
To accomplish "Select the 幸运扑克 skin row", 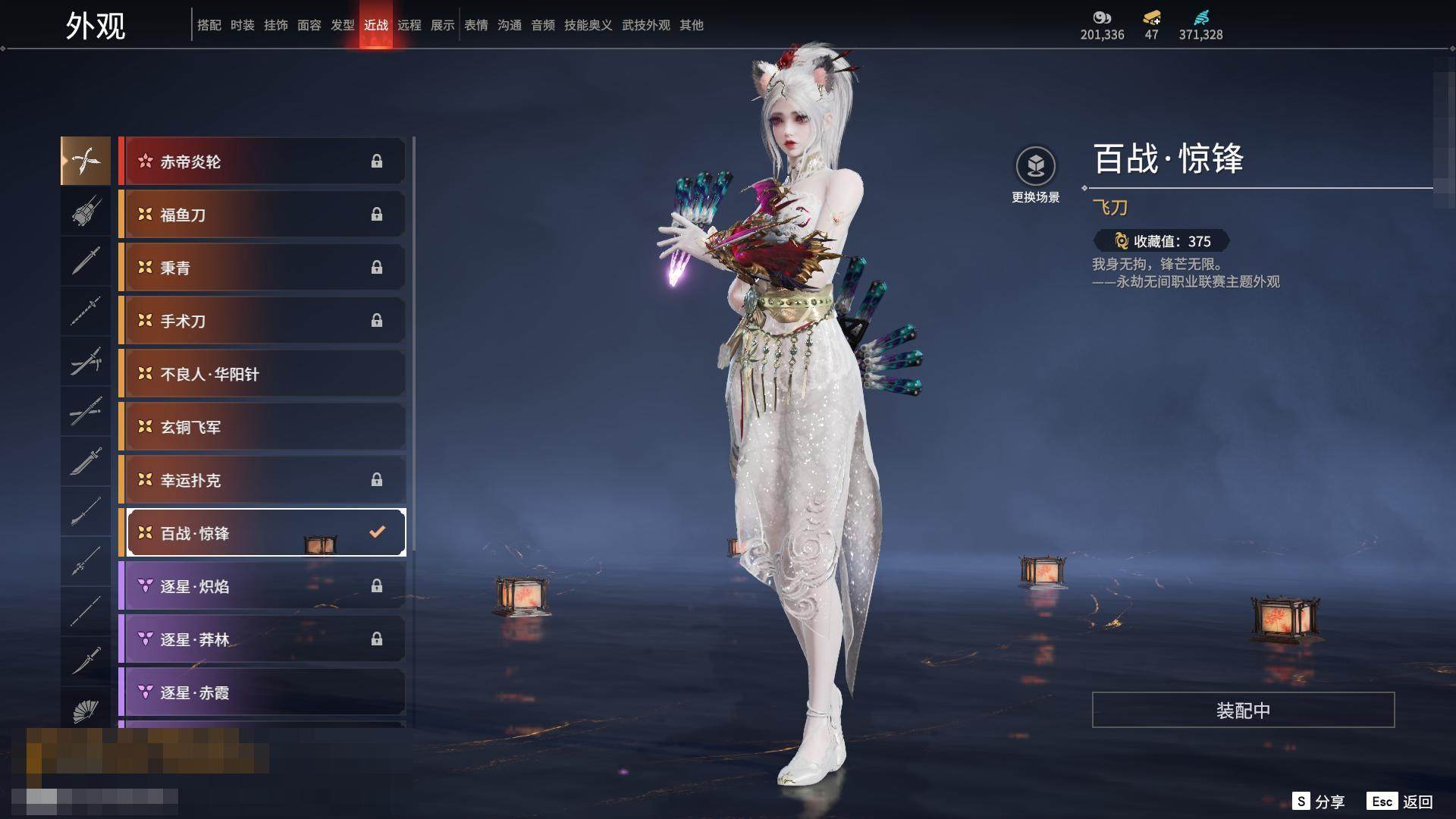I will tap(262, 480).
